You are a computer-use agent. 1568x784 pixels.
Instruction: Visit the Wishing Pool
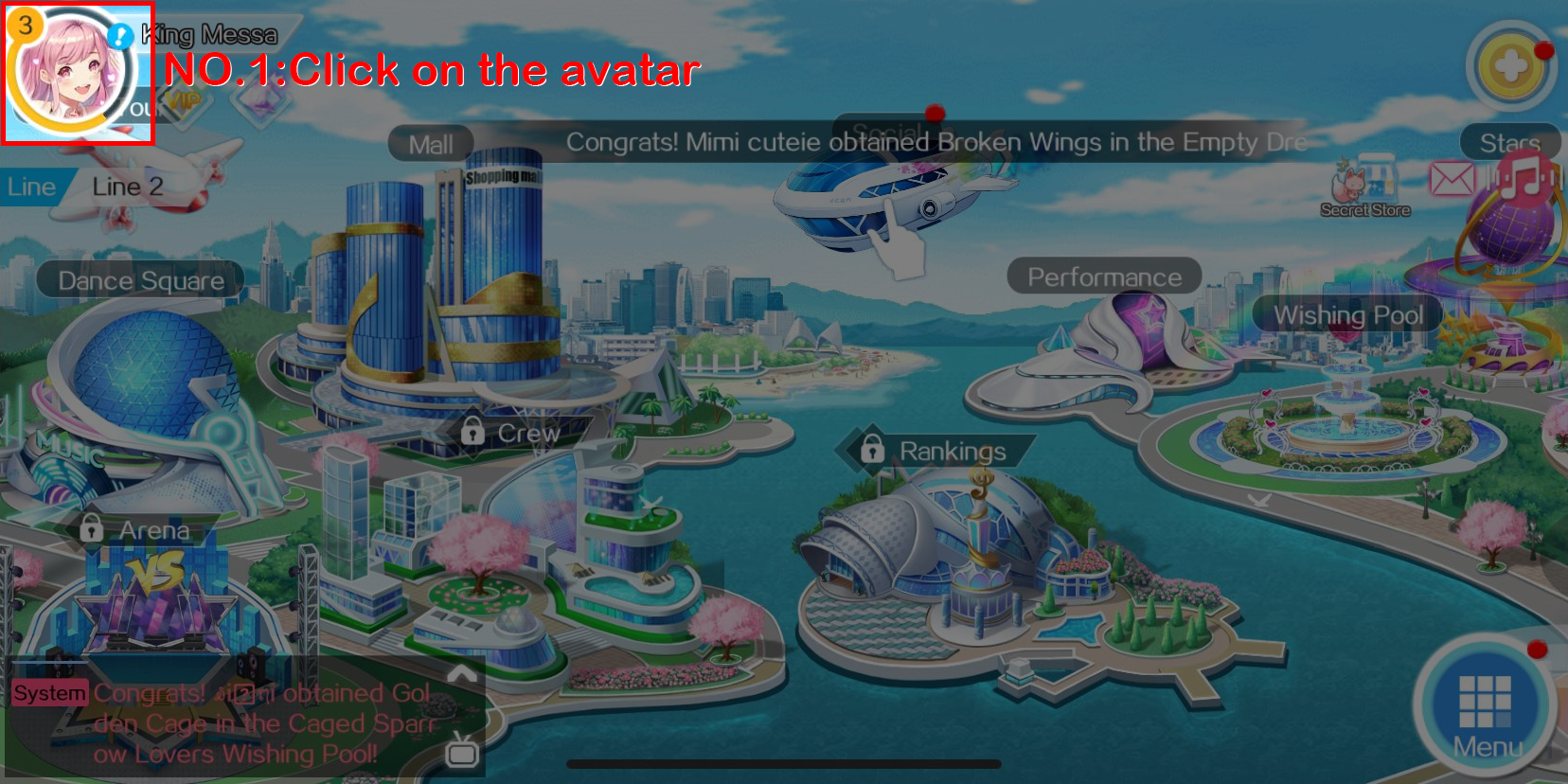coord(1347,314)
